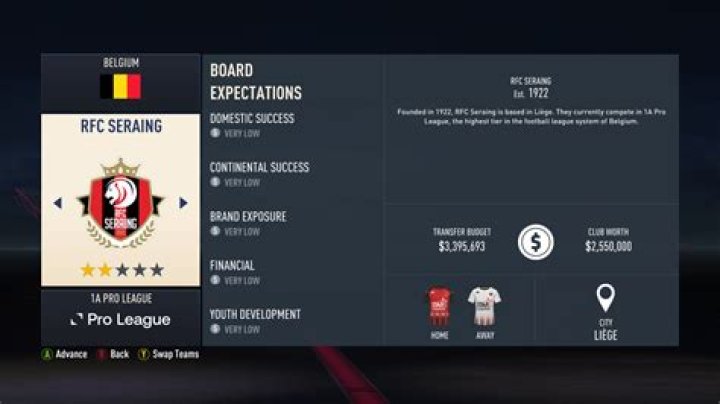This screenshot has height=404, width=720.
Task: Select the previous team with left arrow
Action: pos(57,203)
